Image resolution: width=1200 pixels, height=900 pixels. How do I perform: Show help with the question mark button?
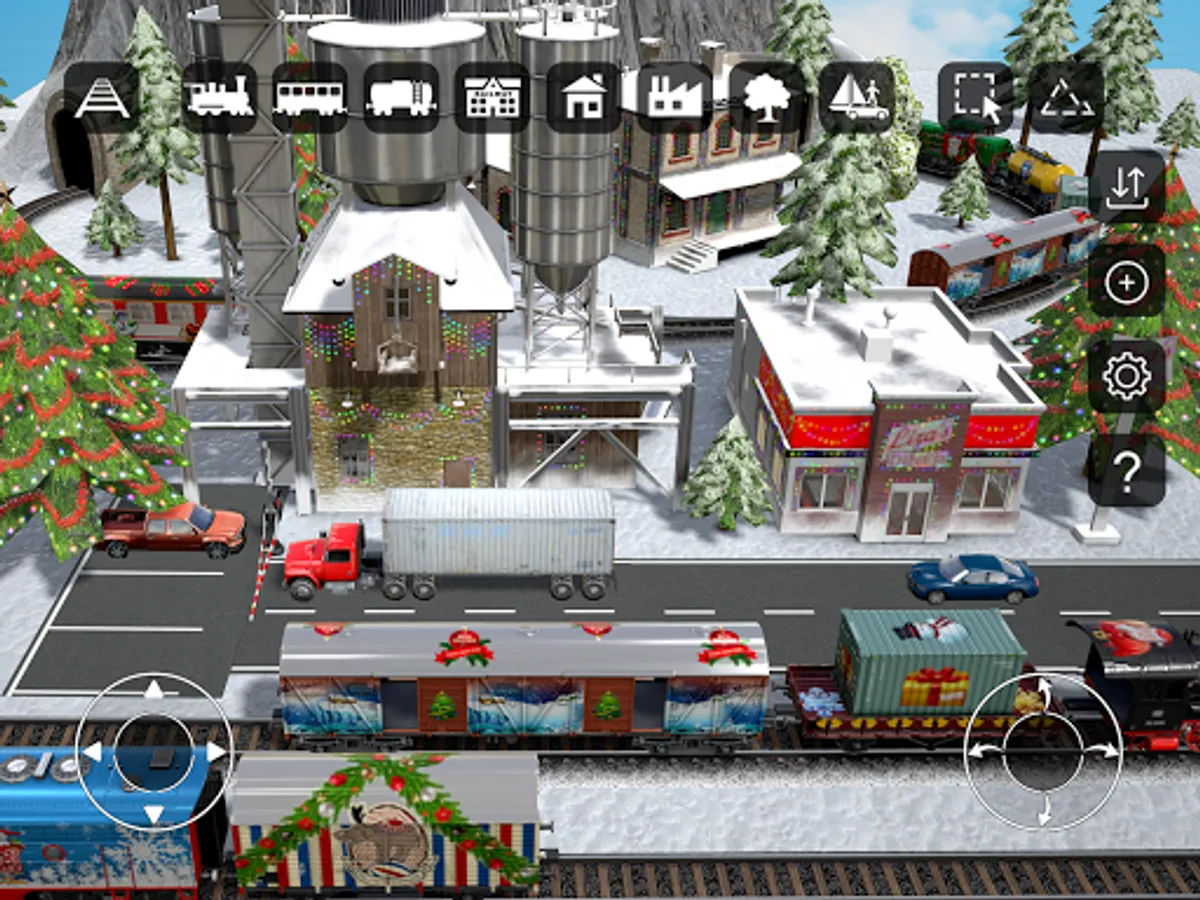[1127, 470]
